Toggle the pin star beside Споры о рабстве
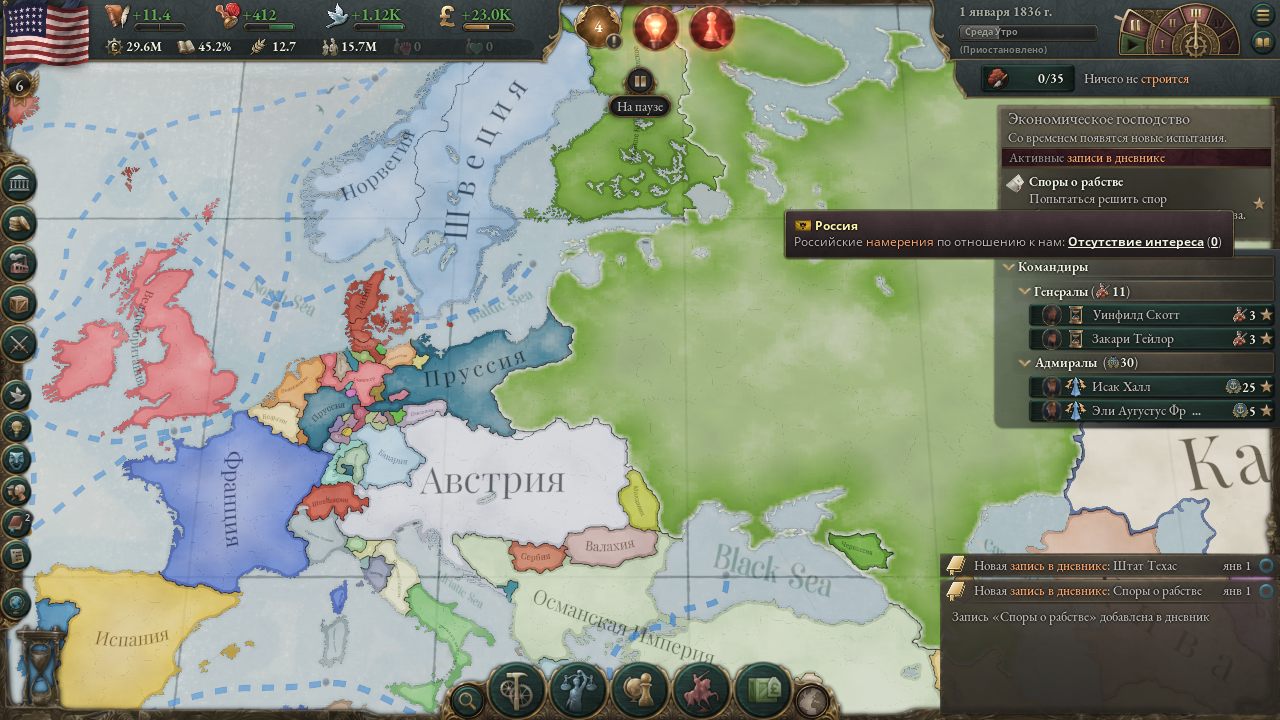Screen dimensions: 1280x720 (x=1259, y=202)
